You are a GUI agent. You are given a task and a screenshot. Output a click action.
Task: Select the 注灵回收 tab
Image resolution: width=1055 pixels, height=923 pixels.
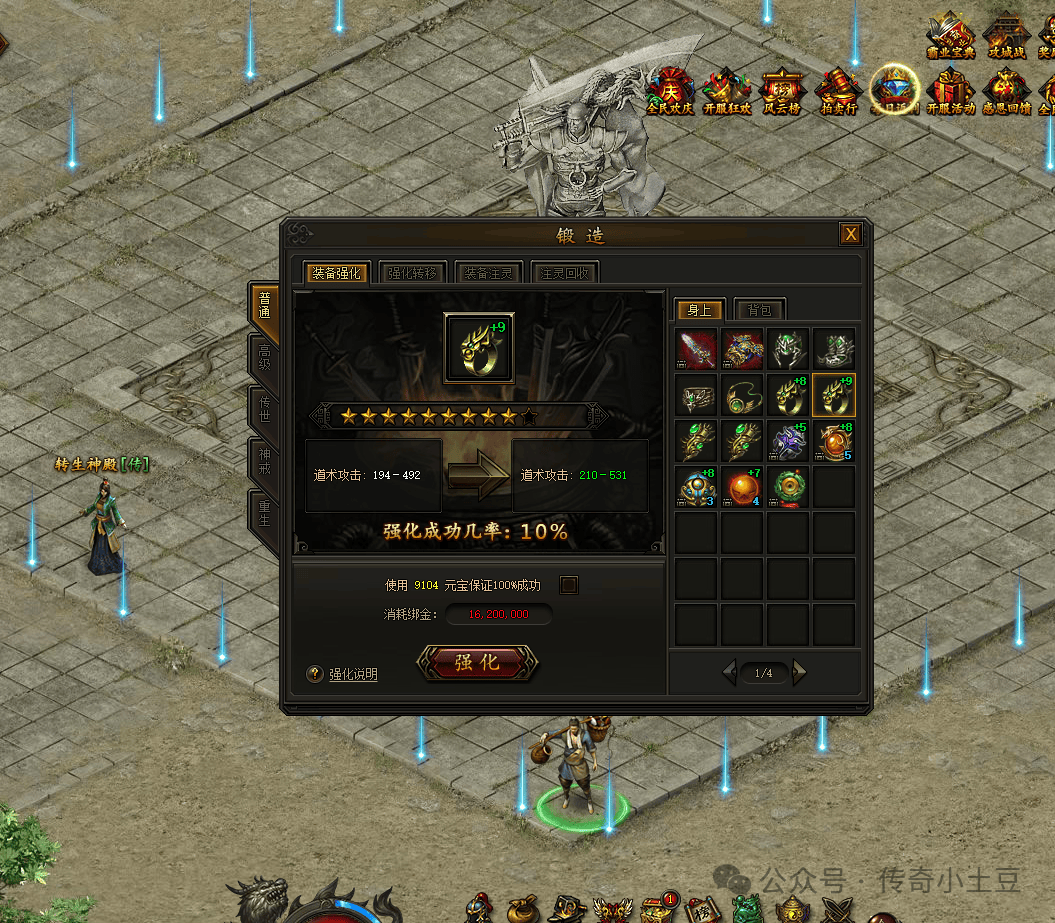[x=564, y=273]
